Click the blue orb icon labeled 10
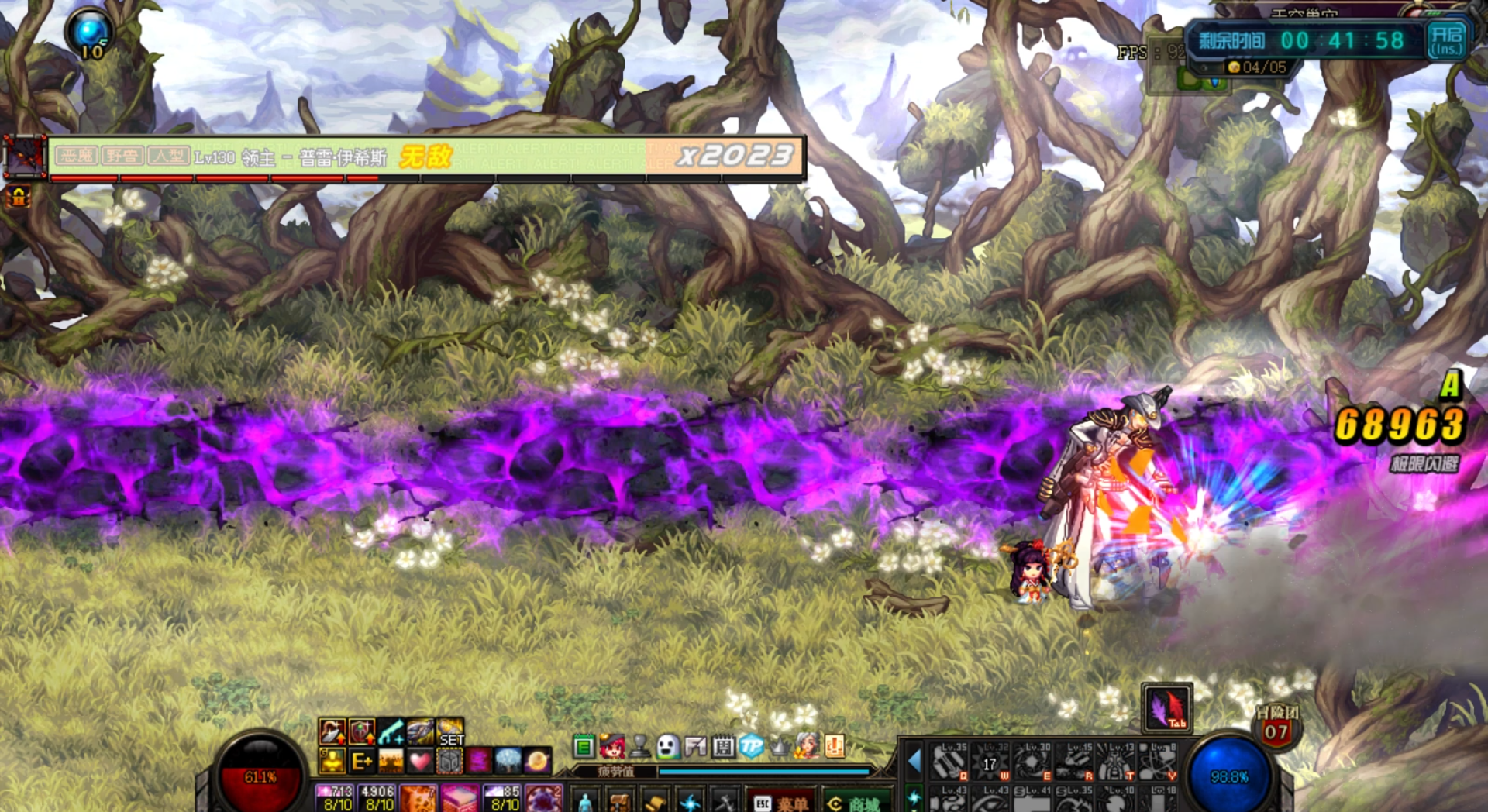The image size is (1488, 812). tap(91, 35)
